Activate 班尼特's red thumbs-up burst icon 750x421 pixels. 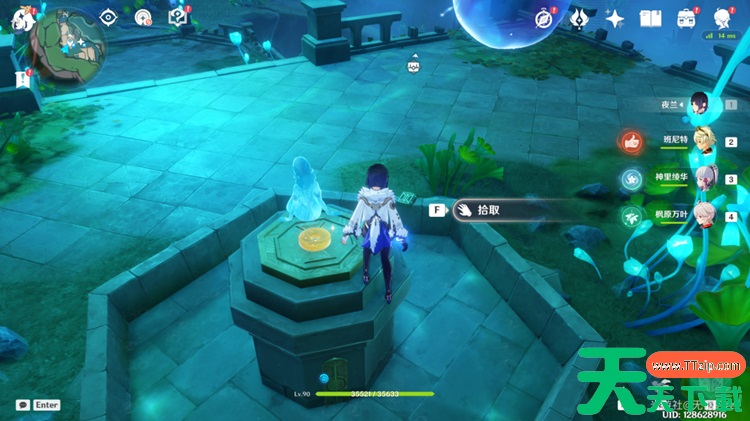[x=631, y=141]
